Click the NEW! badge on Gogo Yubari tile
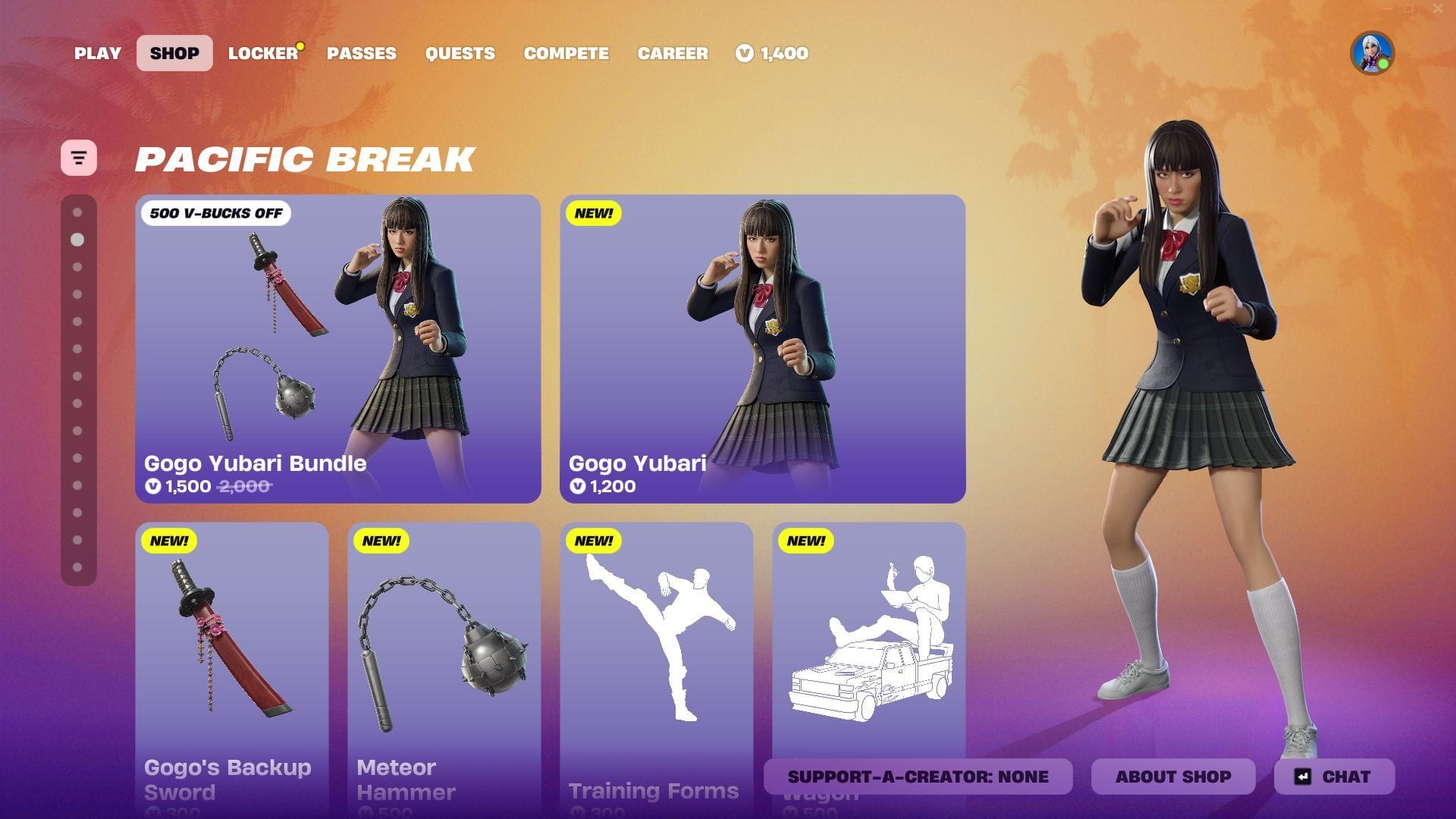 (594, 215)
